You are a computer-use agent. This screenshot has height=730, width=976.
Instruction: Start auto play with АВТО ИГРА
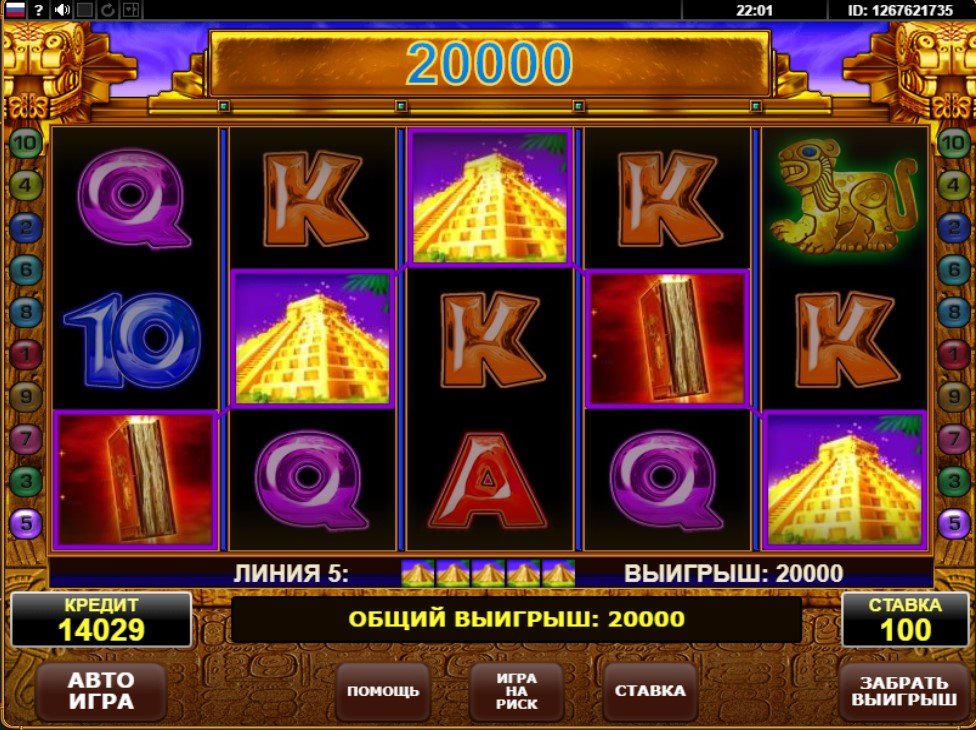100,690
